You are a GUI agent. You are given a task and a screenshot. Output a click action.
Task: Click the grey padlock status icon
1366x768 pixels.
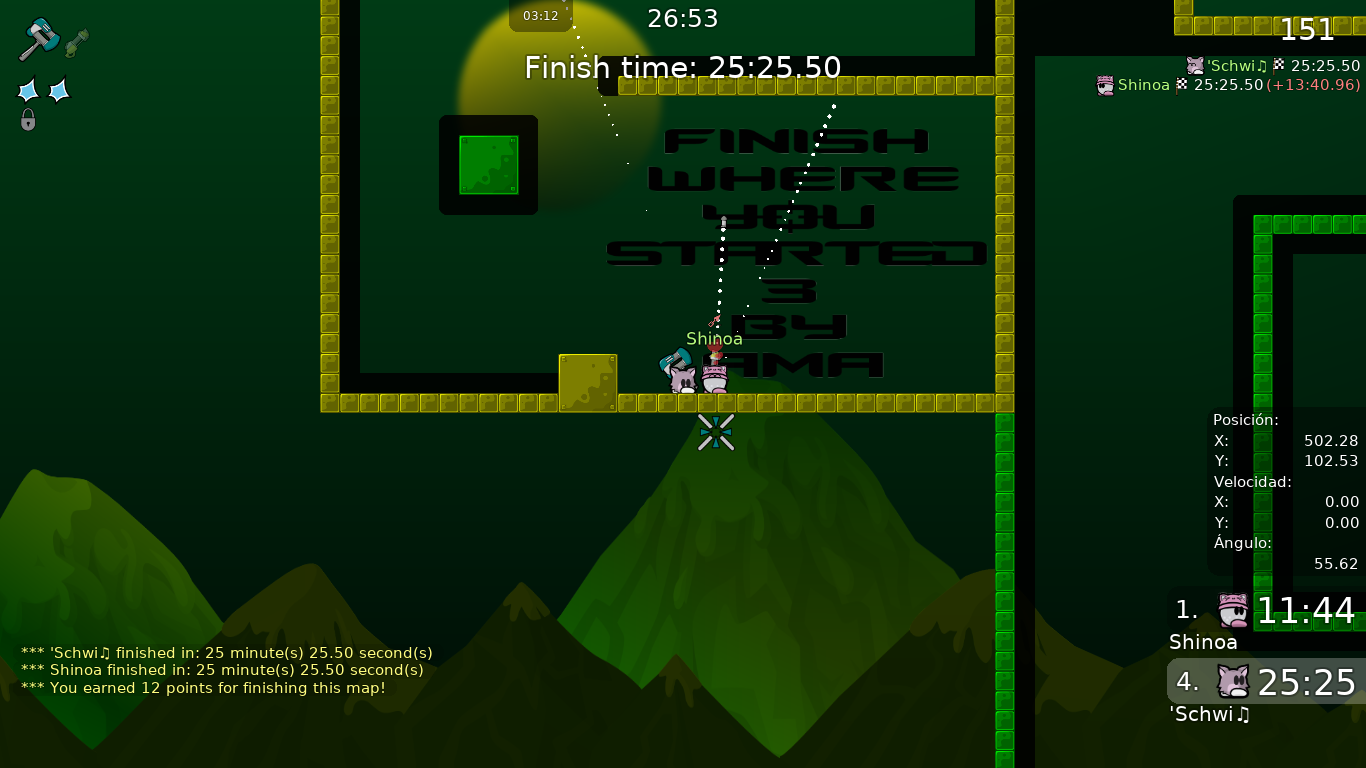(x=28, y=120)
